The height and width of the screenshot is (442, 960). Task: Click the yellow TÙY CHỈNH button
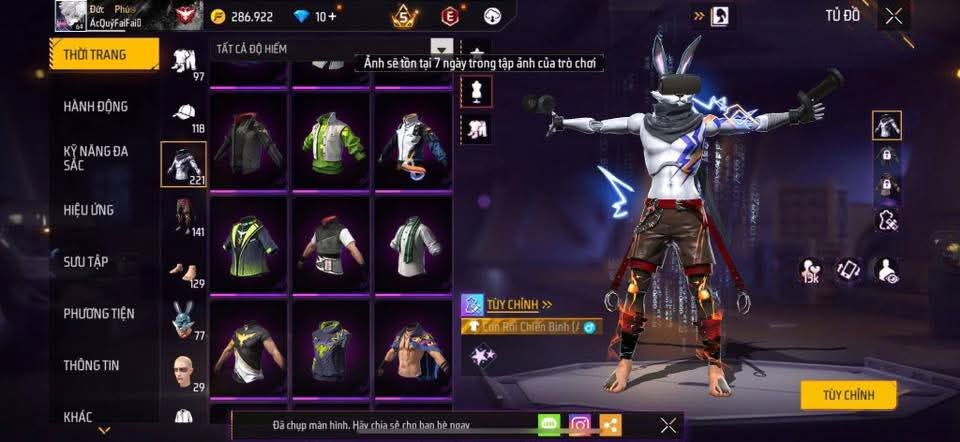tap(848, 395)
